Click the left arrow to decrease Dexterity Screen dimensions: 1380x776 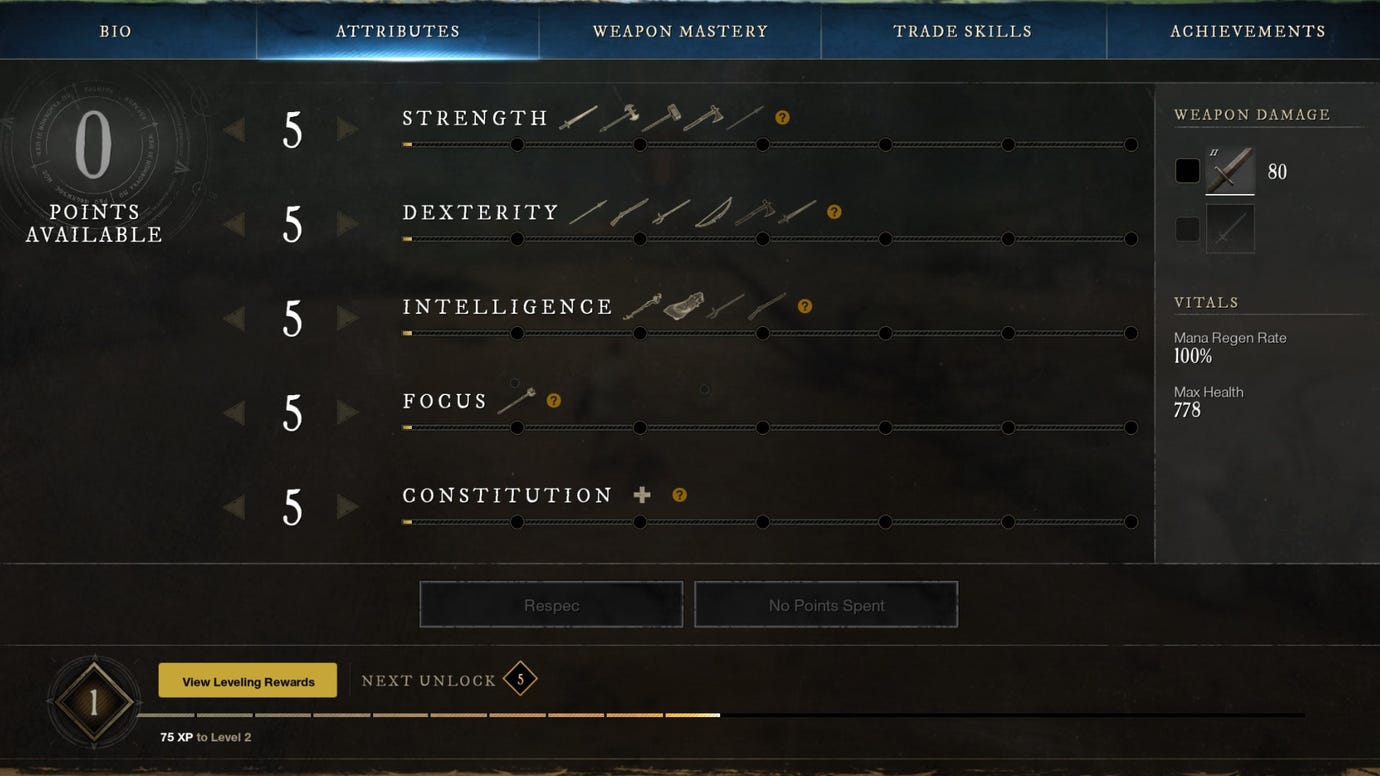[x=234, y=224]
